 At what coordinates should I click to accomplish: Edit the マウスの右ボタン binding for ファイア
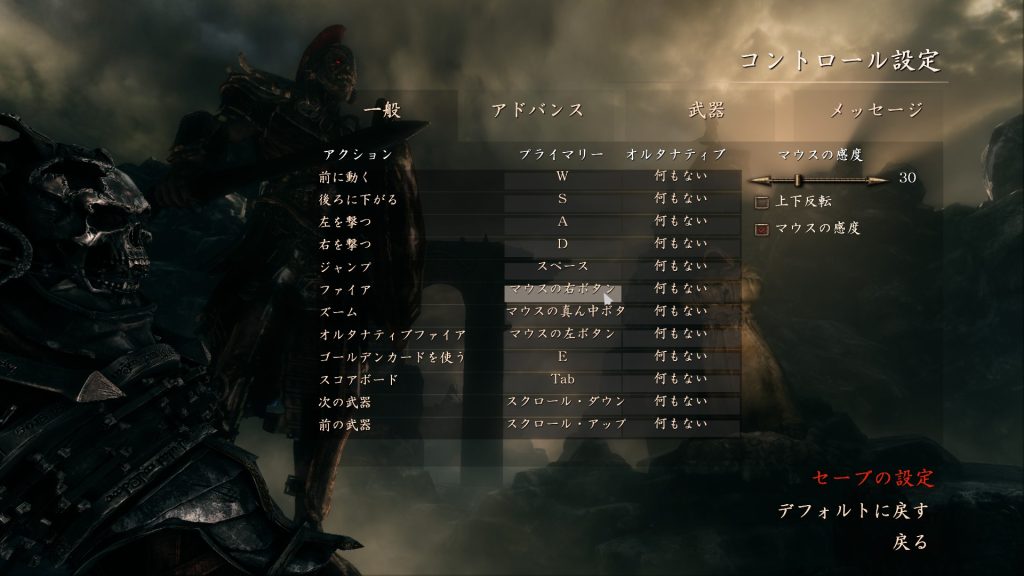[562, 290]
